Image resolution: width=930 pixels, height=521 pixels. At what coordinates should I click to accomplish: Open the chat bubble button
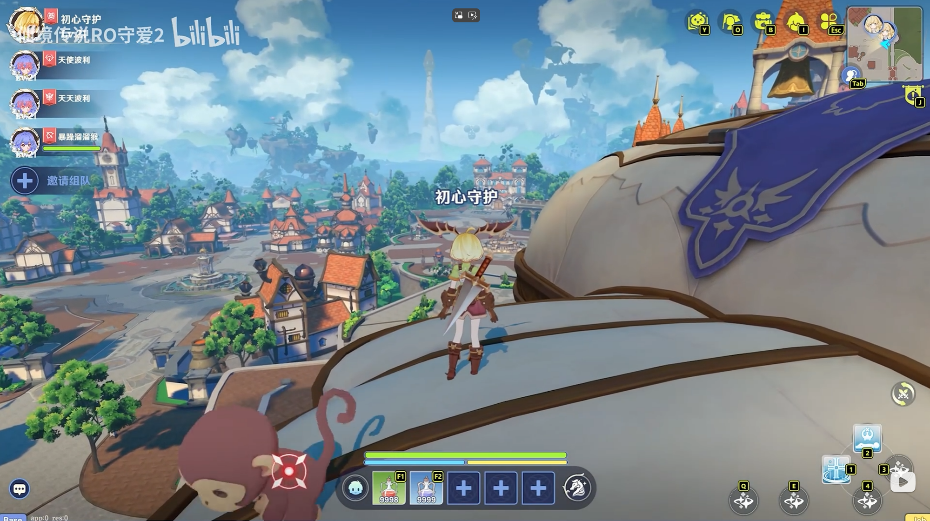tap(19, 489)
